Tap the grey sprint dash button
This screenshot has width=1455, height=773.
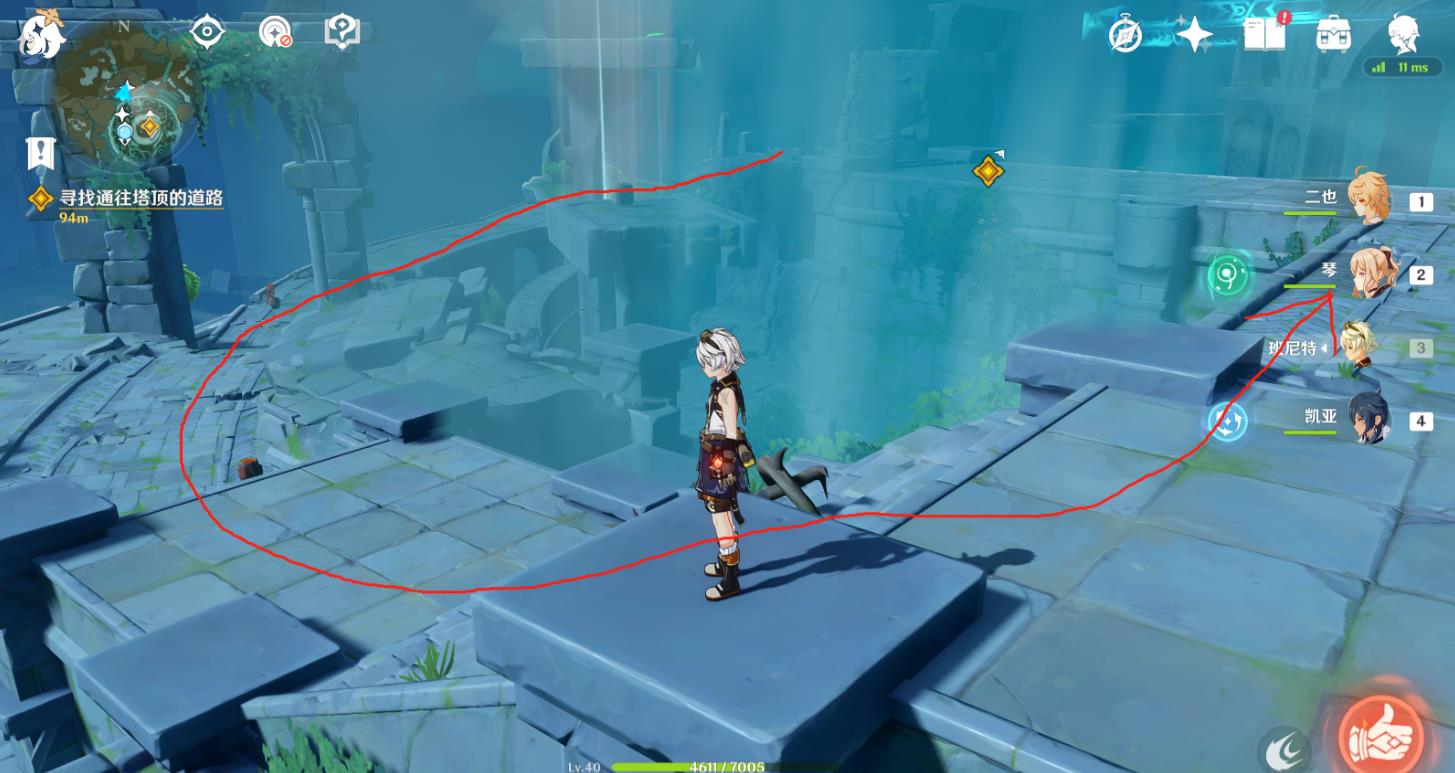tap(1284, 750)
